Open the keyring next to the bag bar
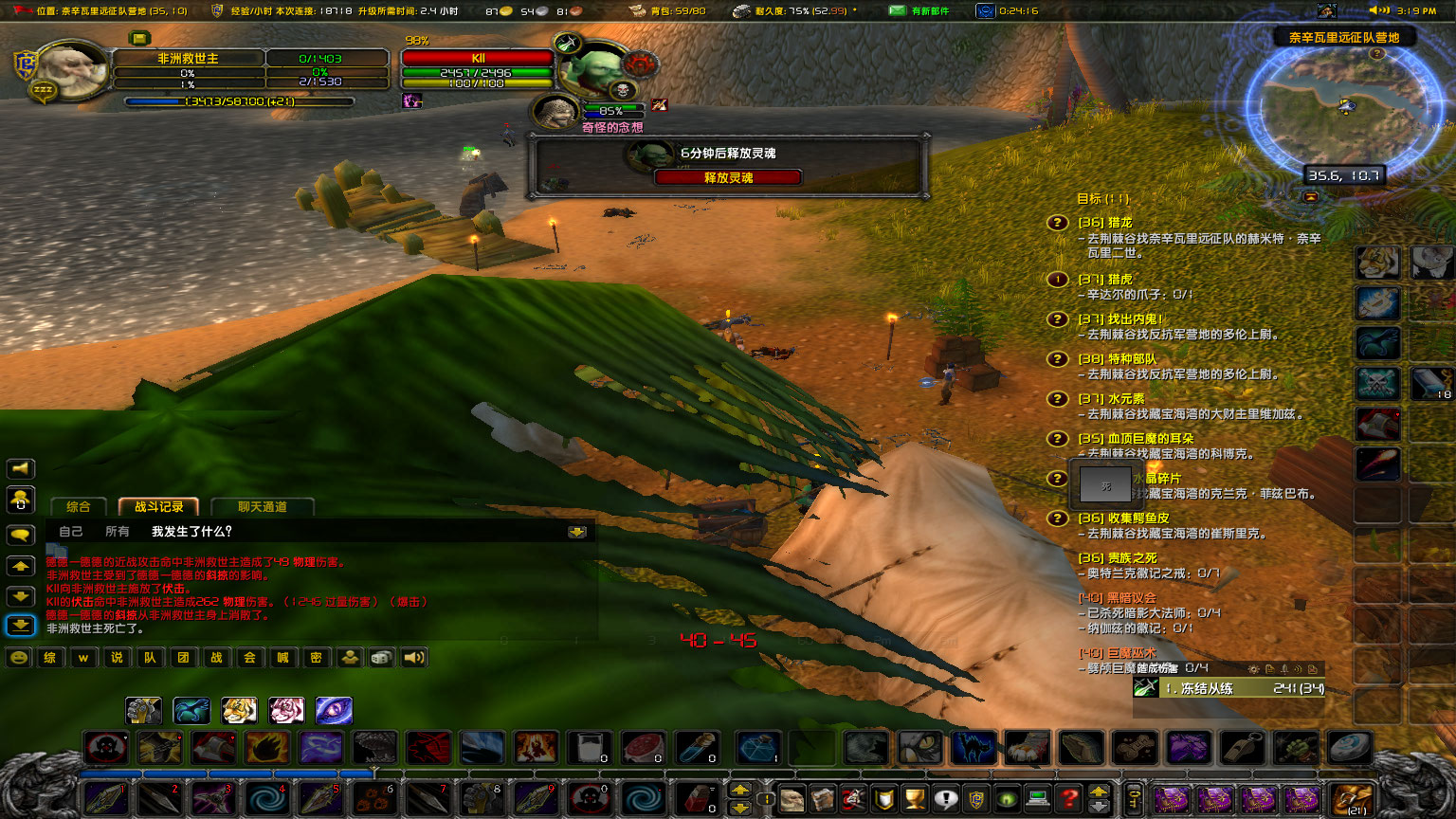This screenshot has height=819, width=1456. pyautogui.click(x=1136, y=797)
